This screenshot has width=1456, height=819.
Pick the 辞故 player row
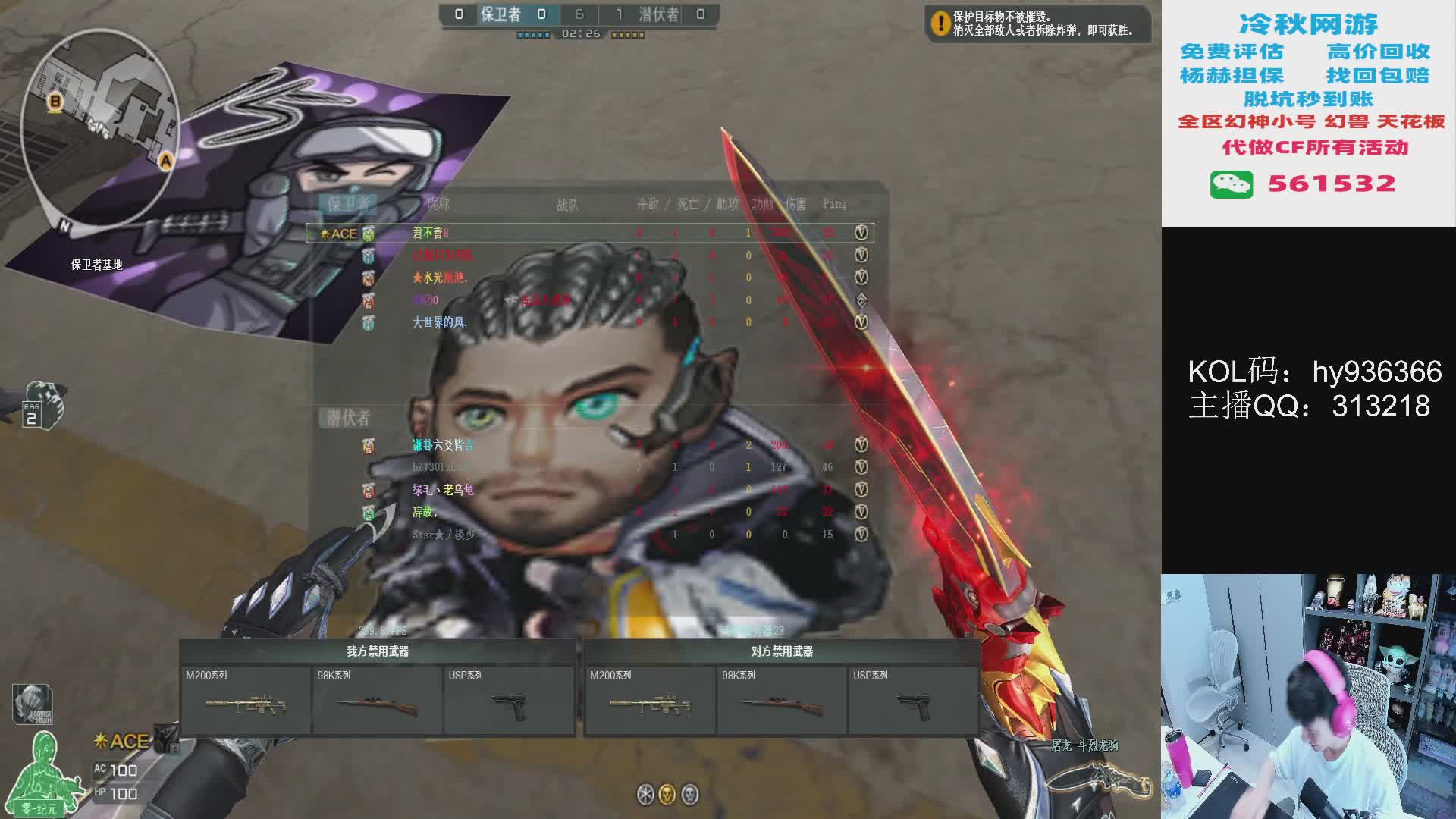click(424, 512)
